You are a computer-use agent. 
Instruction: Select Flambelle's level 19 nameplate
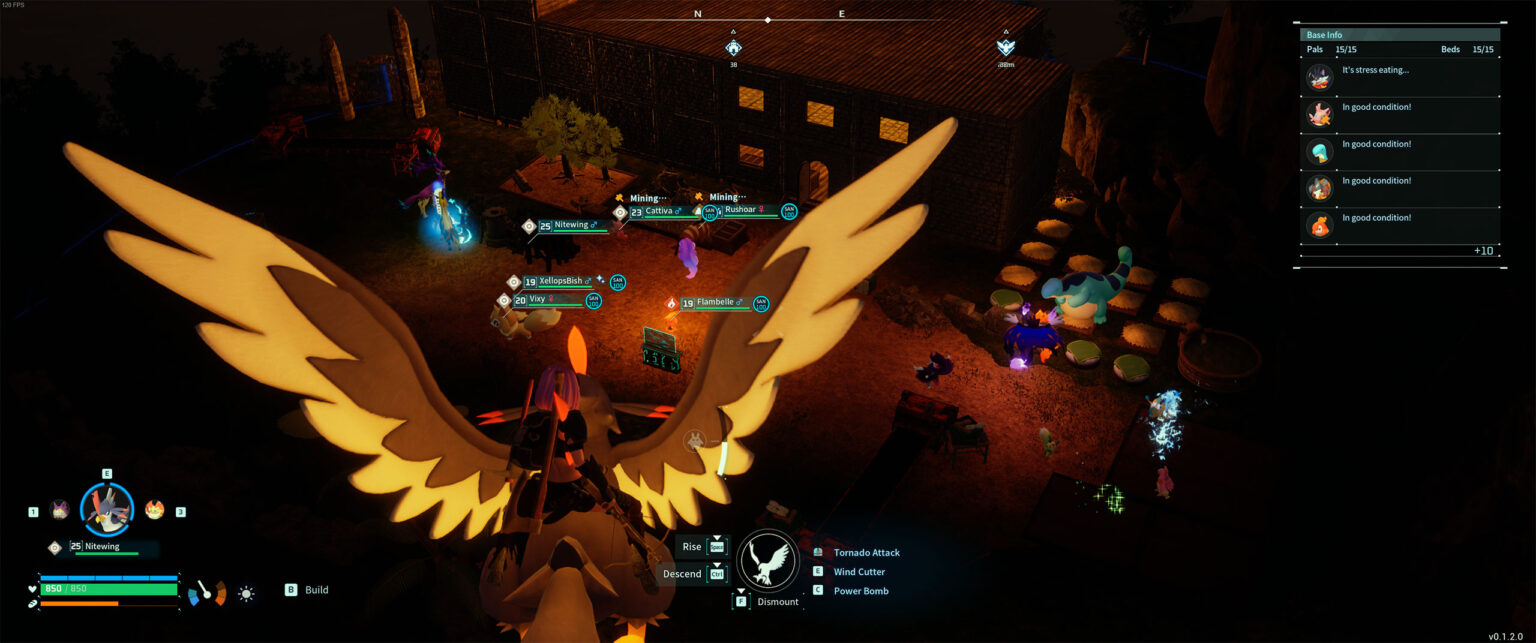pyautogui.click(x=714, y=303)
